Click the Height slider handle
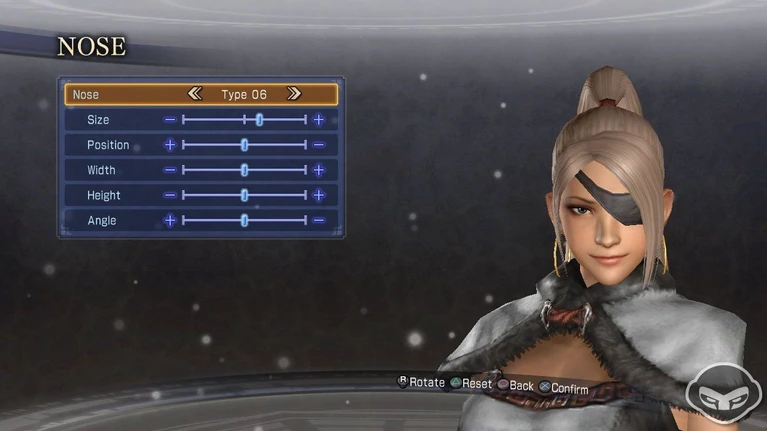Image resolution: width=767 pixels, height=431 pixels. 245,195
